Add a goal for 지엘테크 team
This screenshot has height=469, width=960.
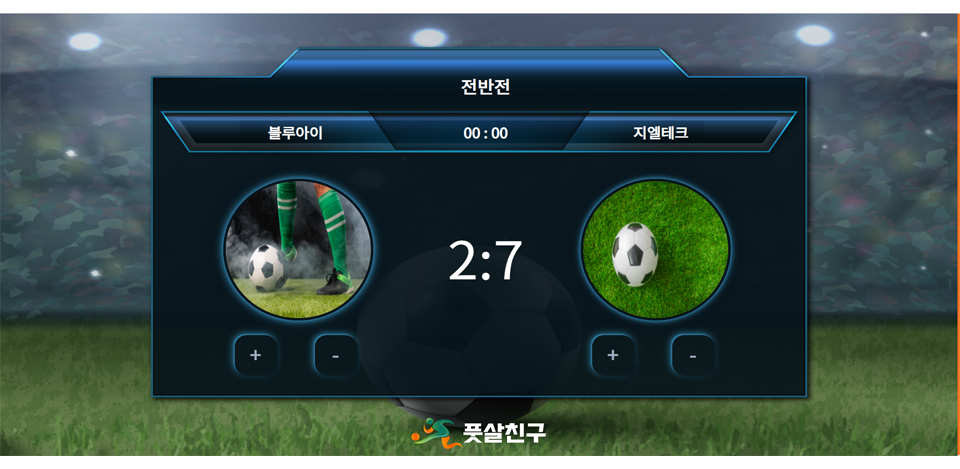[613, 355]
